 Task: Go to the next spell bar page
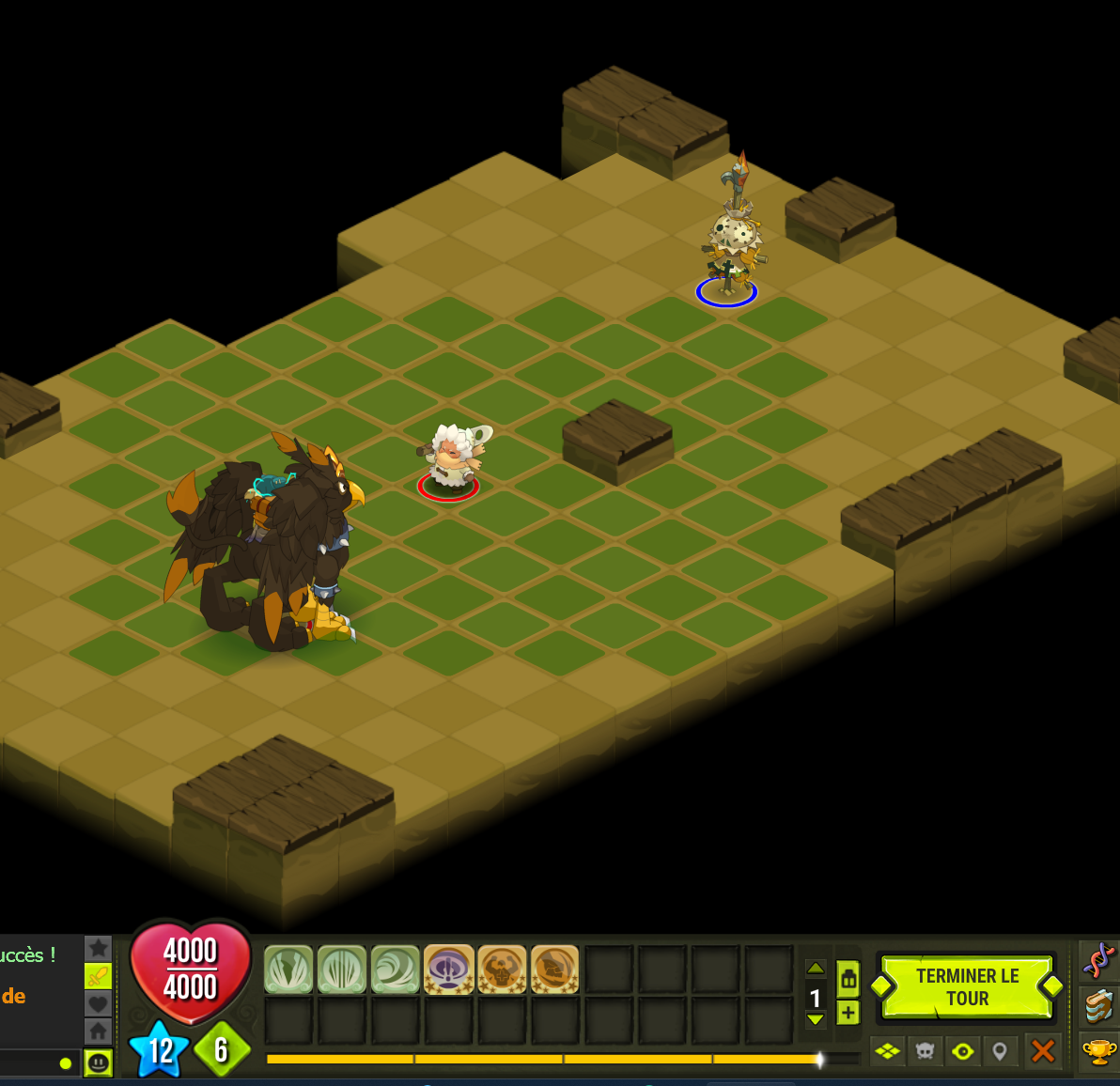pos(816,1020)
